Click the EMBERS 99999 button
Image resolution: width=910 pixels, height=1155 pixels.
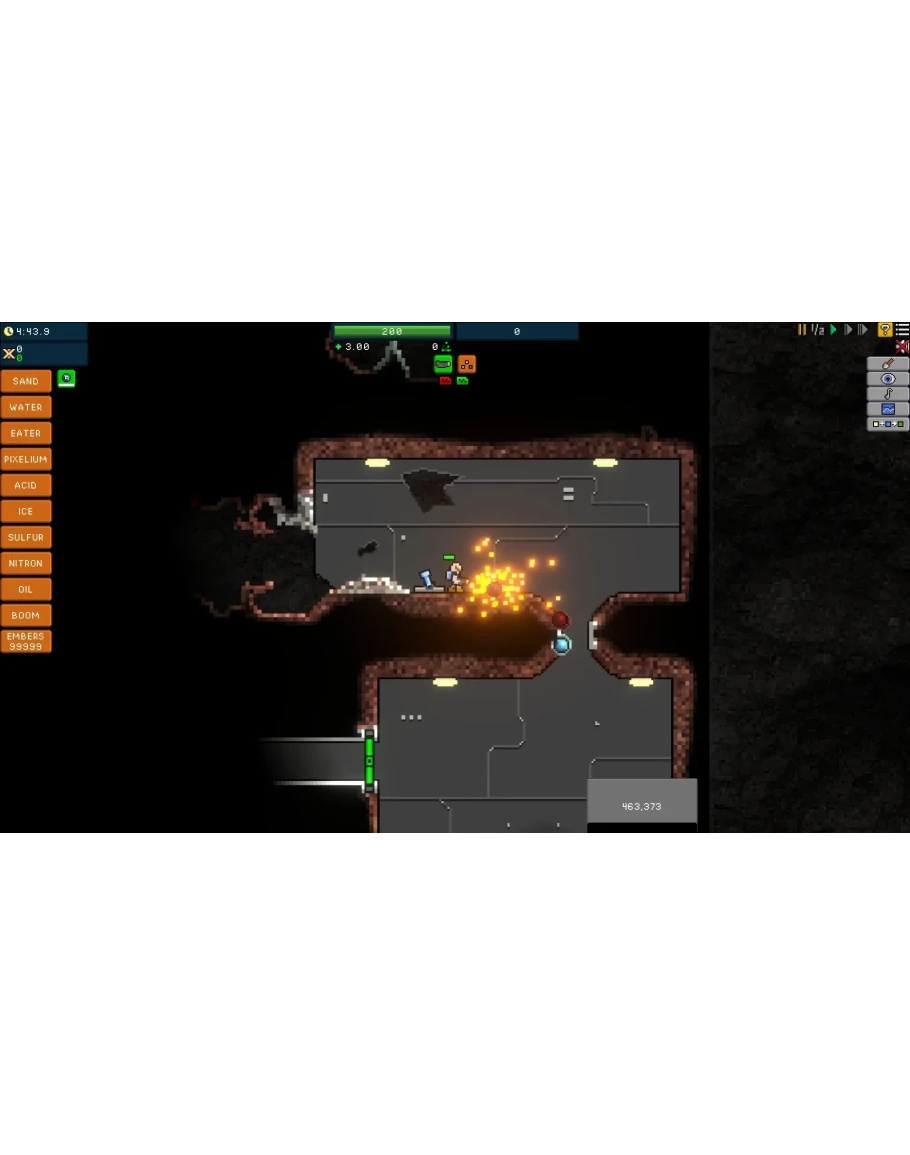tap(26, 641)
